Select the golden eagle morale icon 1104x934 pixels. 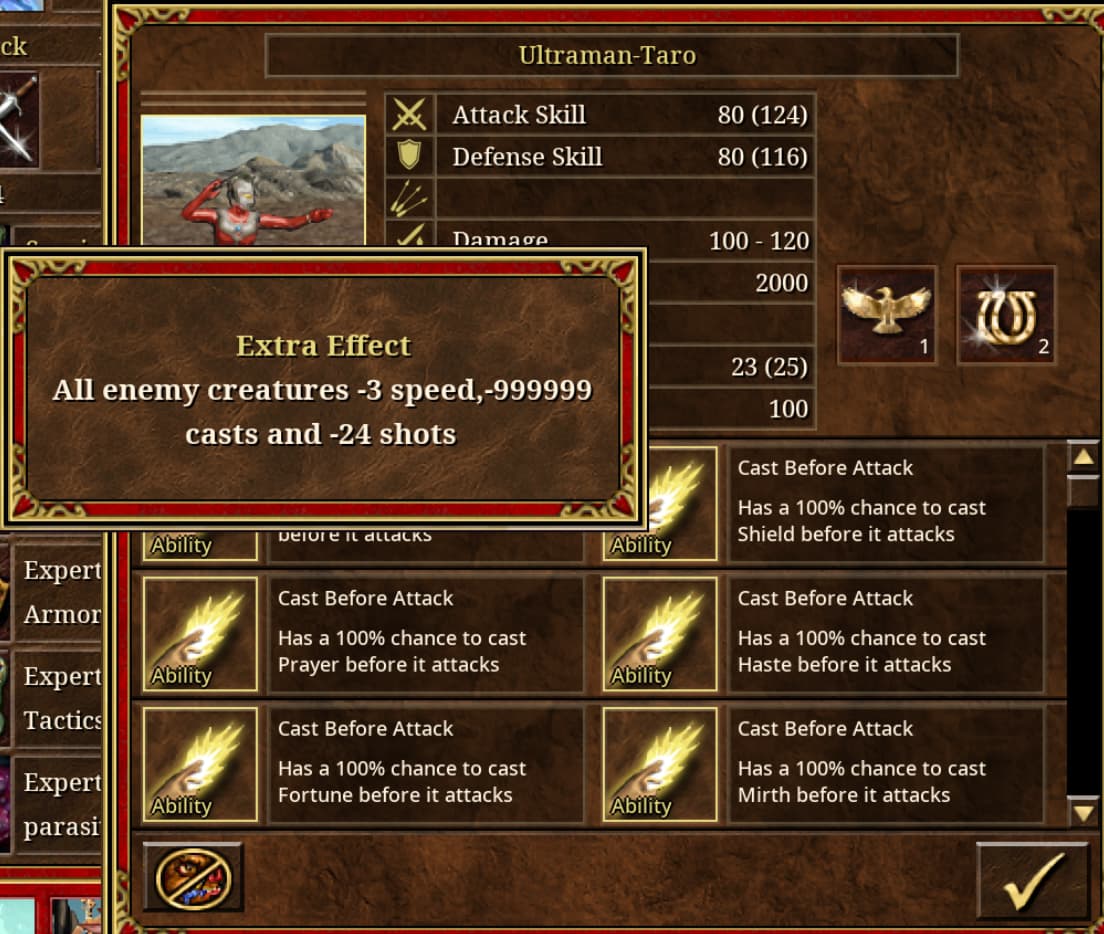point(886,314)
